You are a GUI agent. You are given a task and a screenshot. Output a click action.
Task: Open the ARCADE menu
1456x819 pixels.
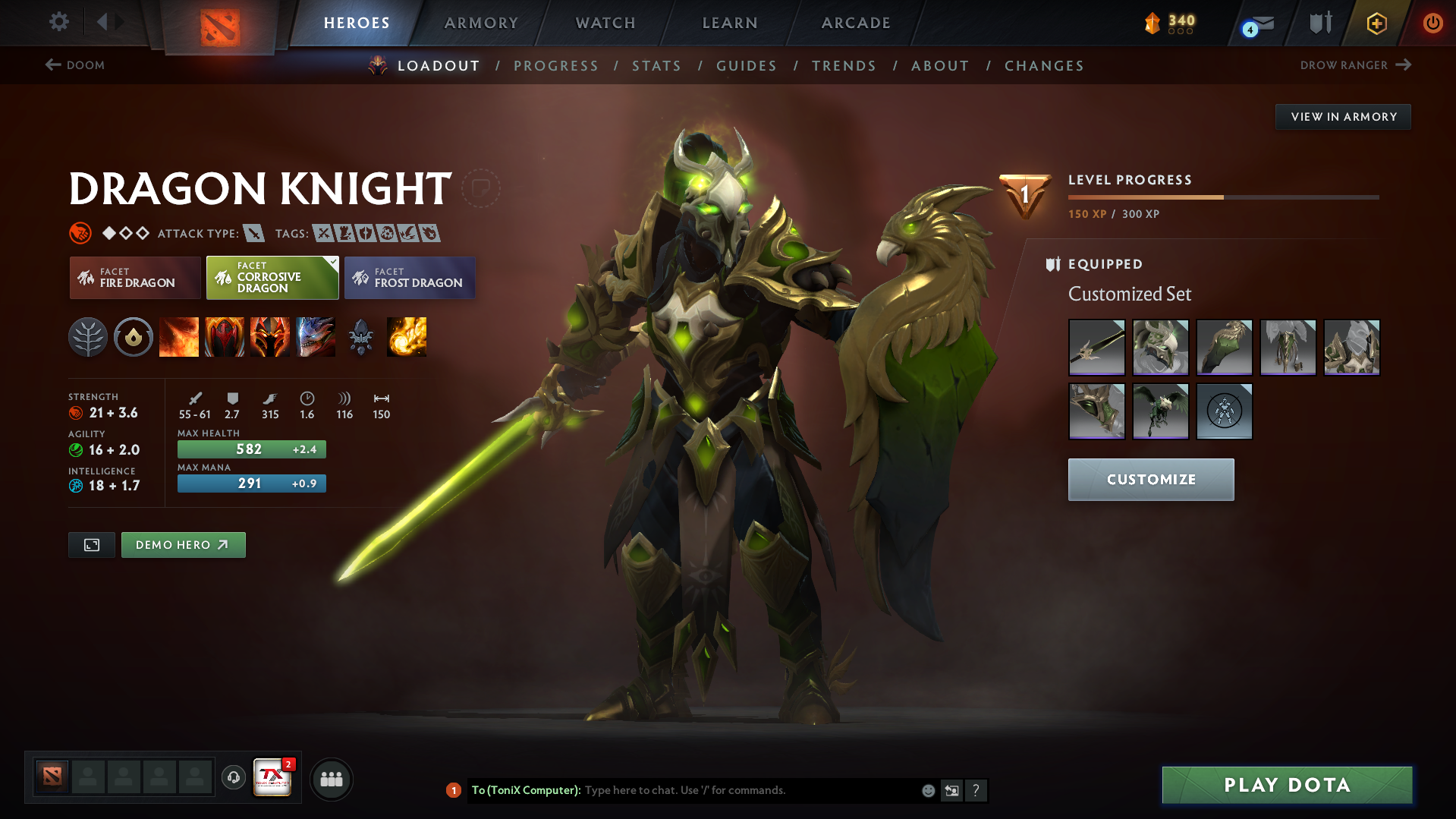[856, 23]
